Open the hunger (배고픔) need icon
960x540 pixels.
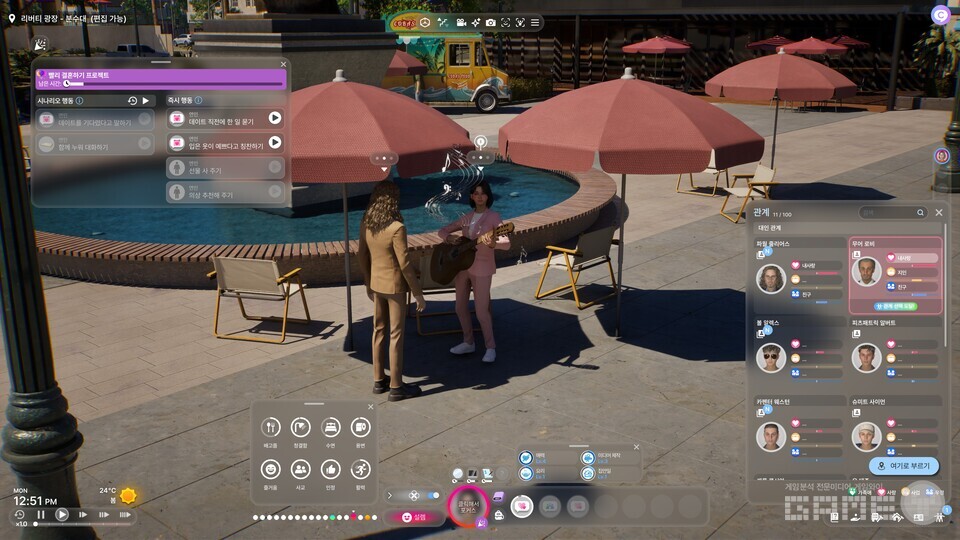270,428
